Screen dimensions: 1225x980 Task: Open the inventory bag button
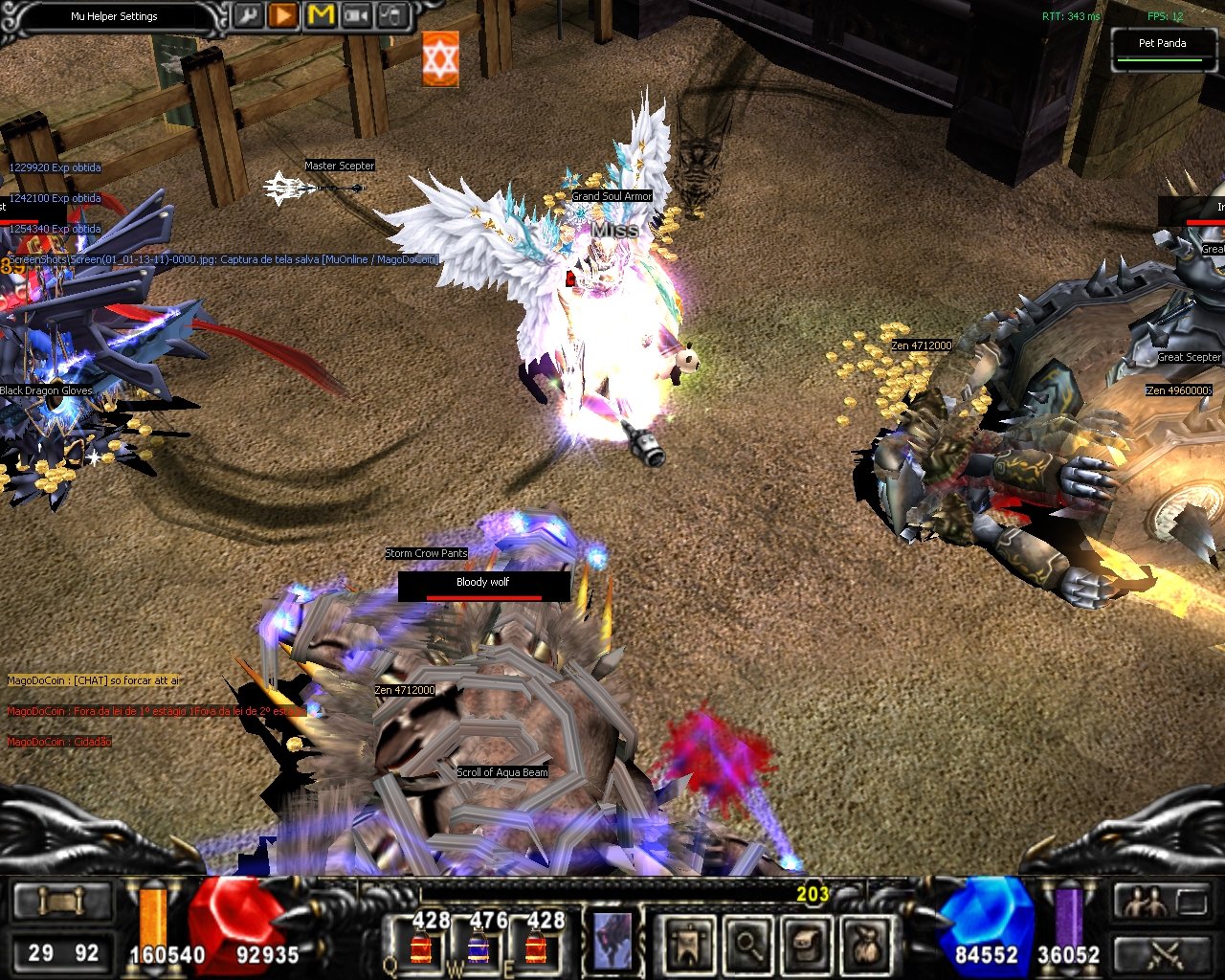[865, 944]
